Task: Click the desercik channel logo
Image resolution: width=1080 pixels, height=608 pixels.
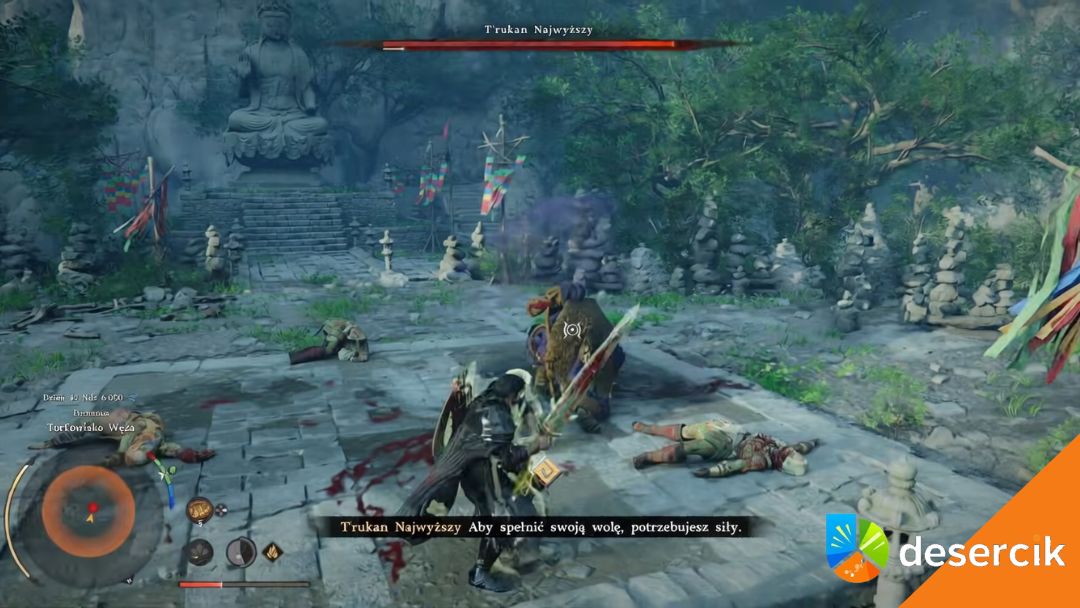Action: (857, 548)
